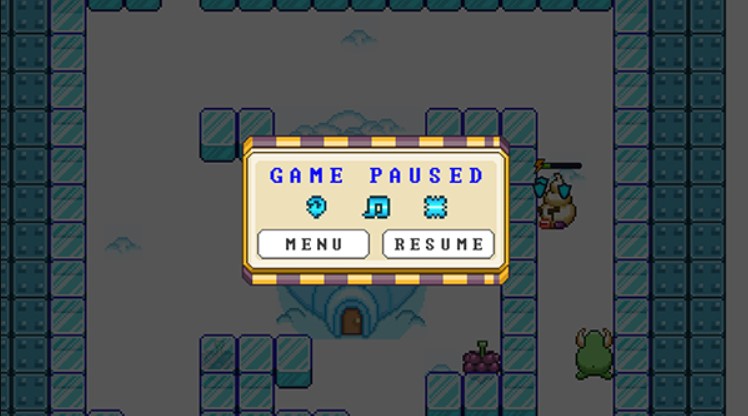748x416 pixels.
Task: Return to the main menu via Menu button
Action: coord(313,244)
